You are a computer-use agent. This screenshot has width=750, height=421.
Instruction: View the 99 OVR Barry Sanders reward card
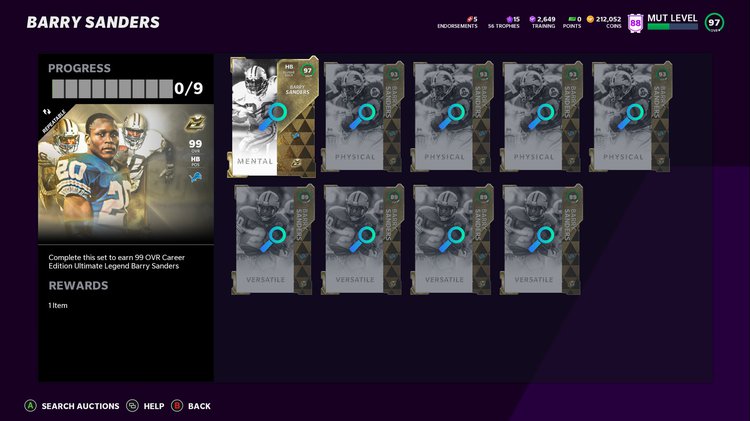pos(125,175)
